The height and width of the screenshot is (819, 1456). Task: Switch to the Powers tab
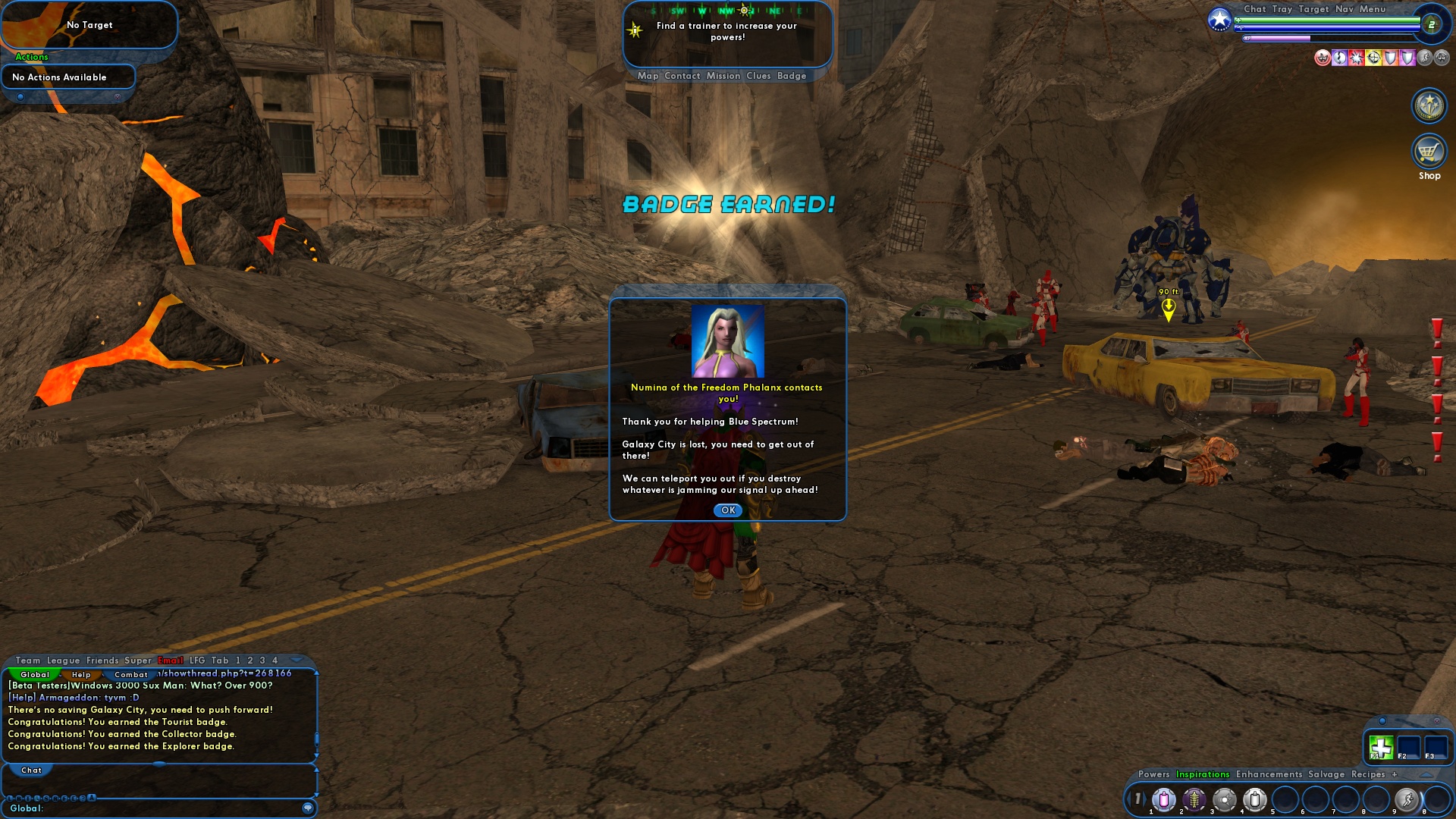click(1154, 774)
